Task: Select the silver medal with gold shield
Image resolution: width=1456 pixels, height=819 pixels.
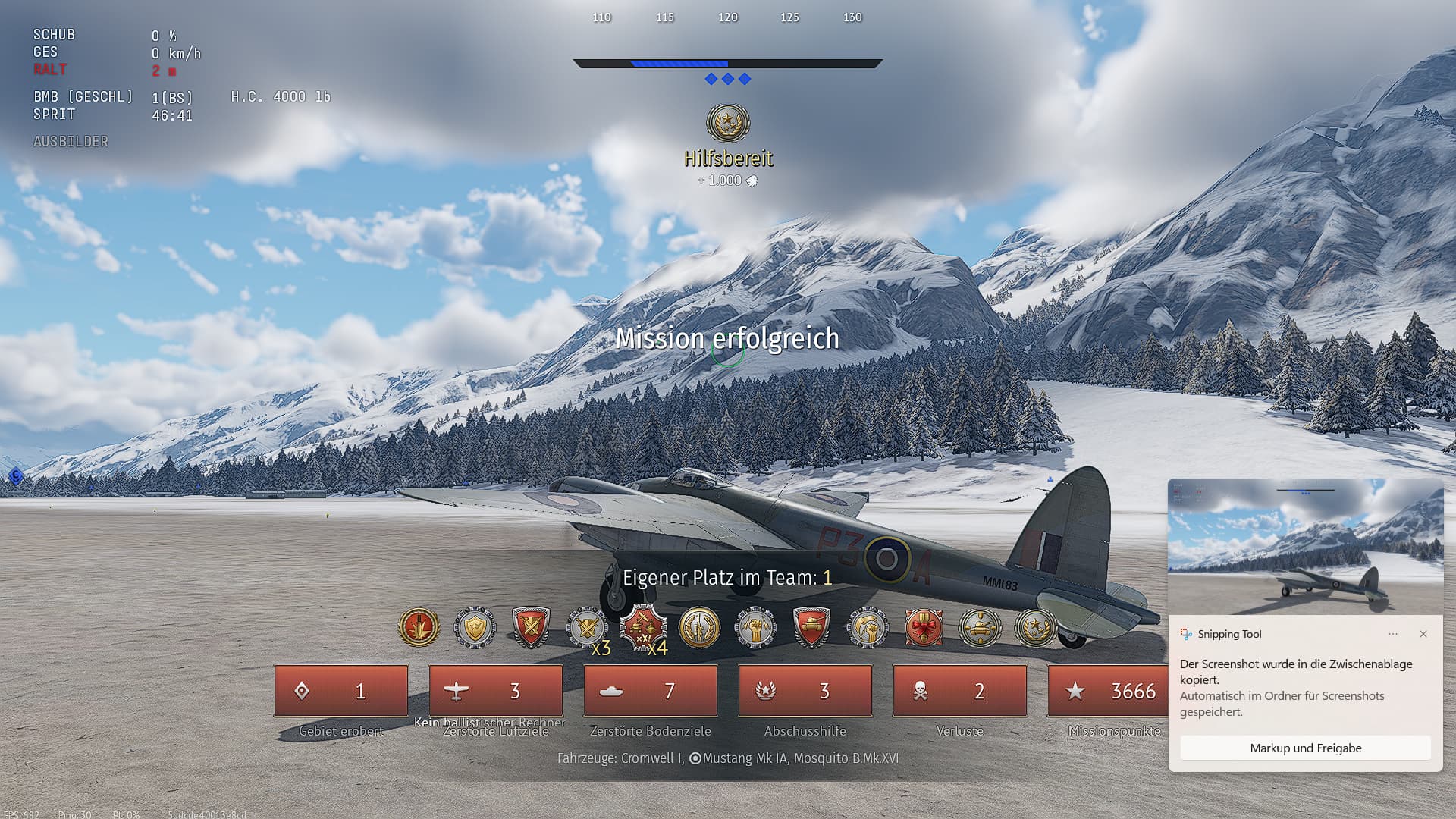Action: (475, 627)
